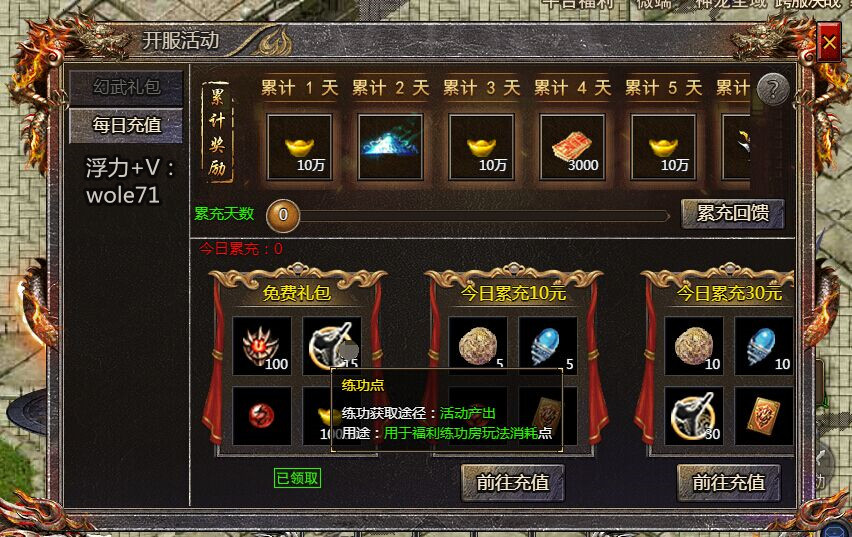
Task: Inspect the blue crystal in 今日累充30元
Action: tap(763, 346)
